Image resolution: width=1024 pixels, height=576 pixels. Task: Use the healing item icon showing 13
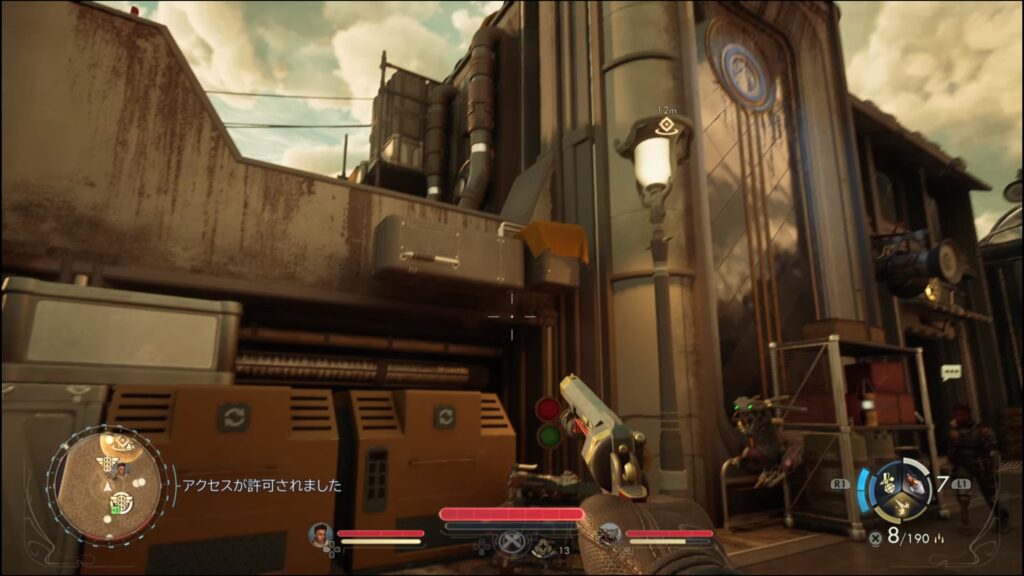pyautogui.click(x=543, y=547)
